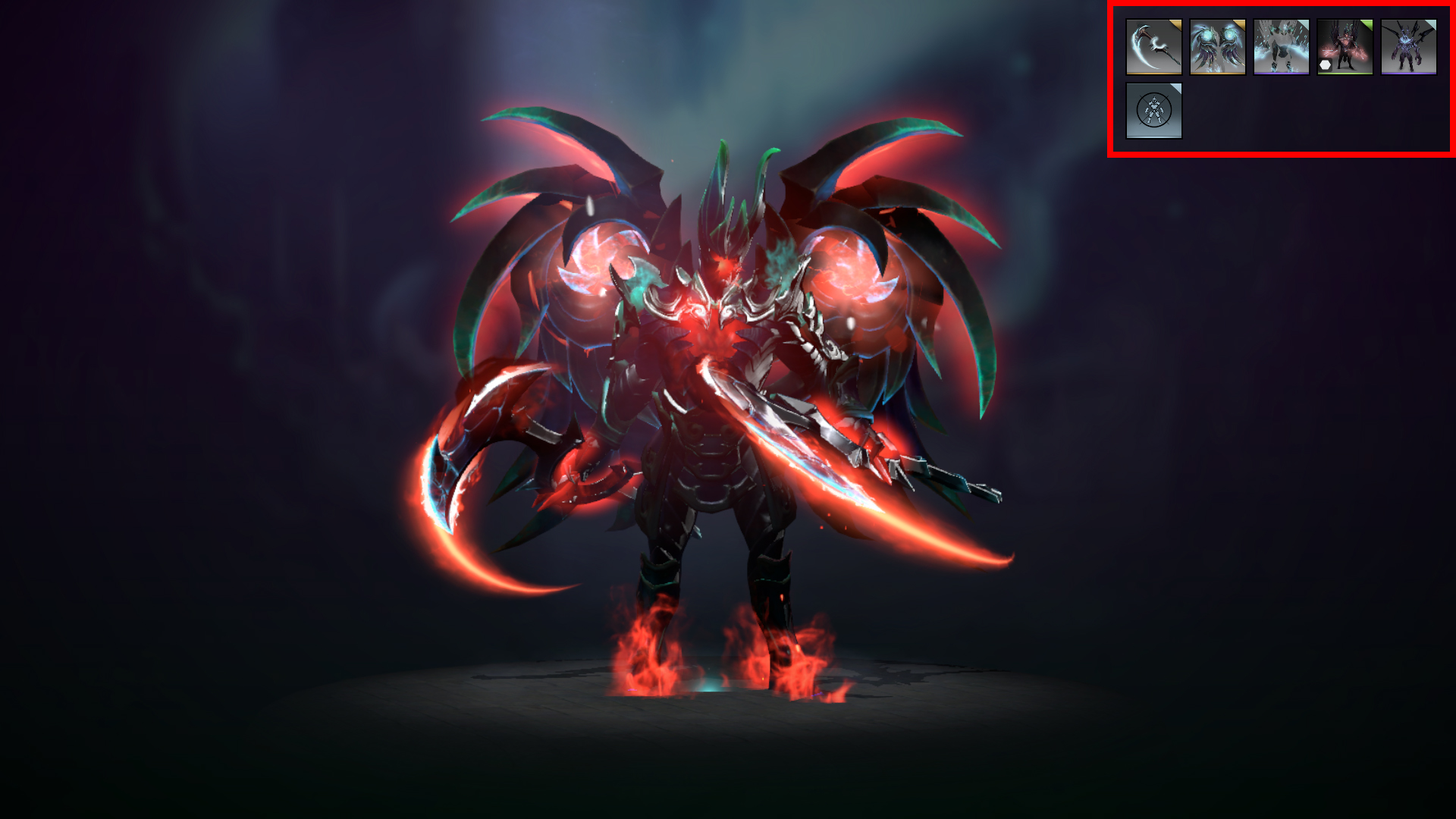1456x819 pixels.
Task: Click the folded corner on the last equipped item
Action: point(1431,25)
